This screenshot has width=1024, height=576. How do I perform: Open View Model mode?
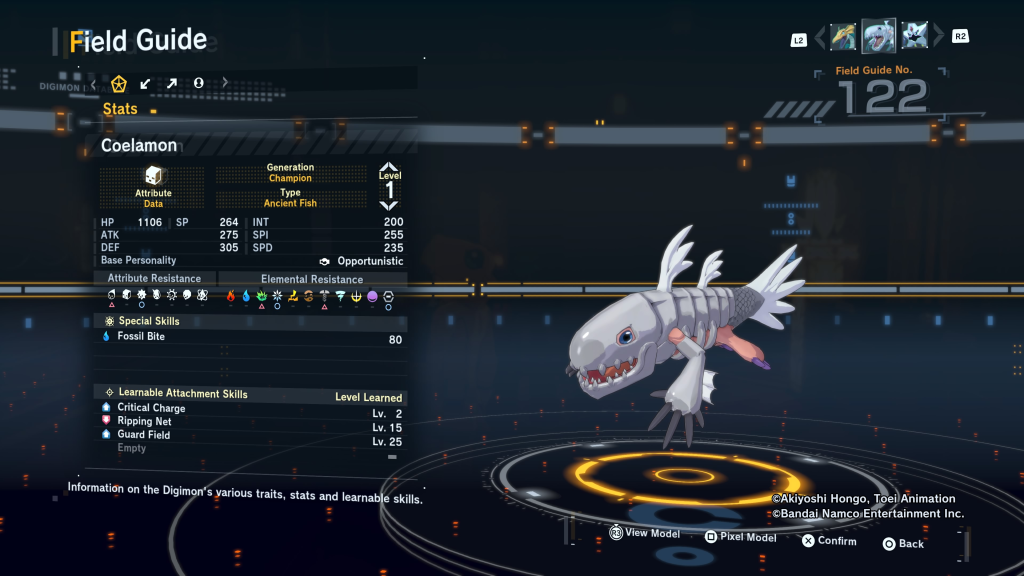[x=645, y=534]
